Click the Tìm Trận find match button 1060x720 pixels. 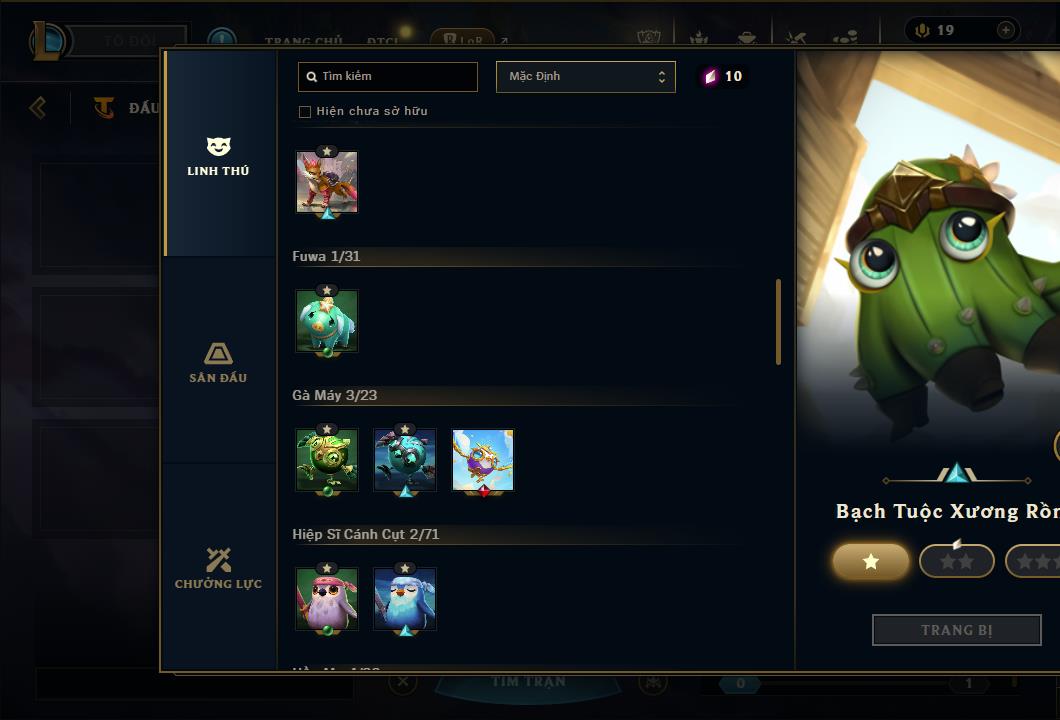pyautogui.click(x=528, y=682)
